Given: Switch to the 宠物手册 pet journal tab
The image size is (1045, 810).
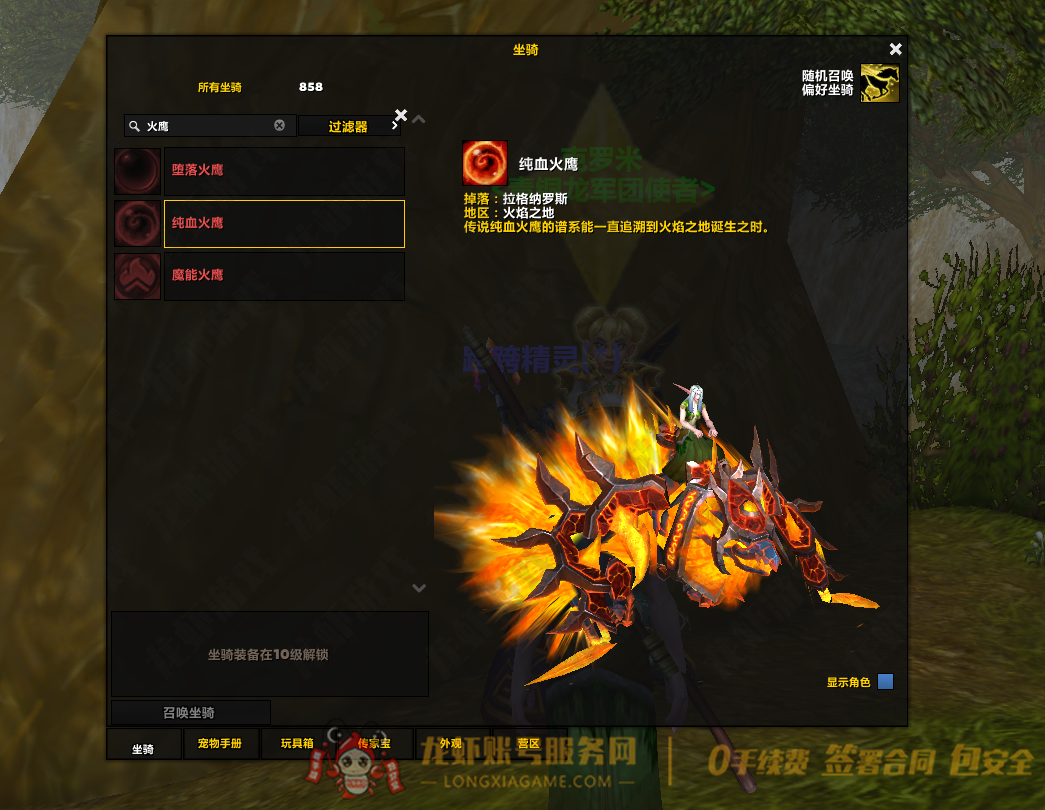Looking at the screenshot, I should 220,745.
